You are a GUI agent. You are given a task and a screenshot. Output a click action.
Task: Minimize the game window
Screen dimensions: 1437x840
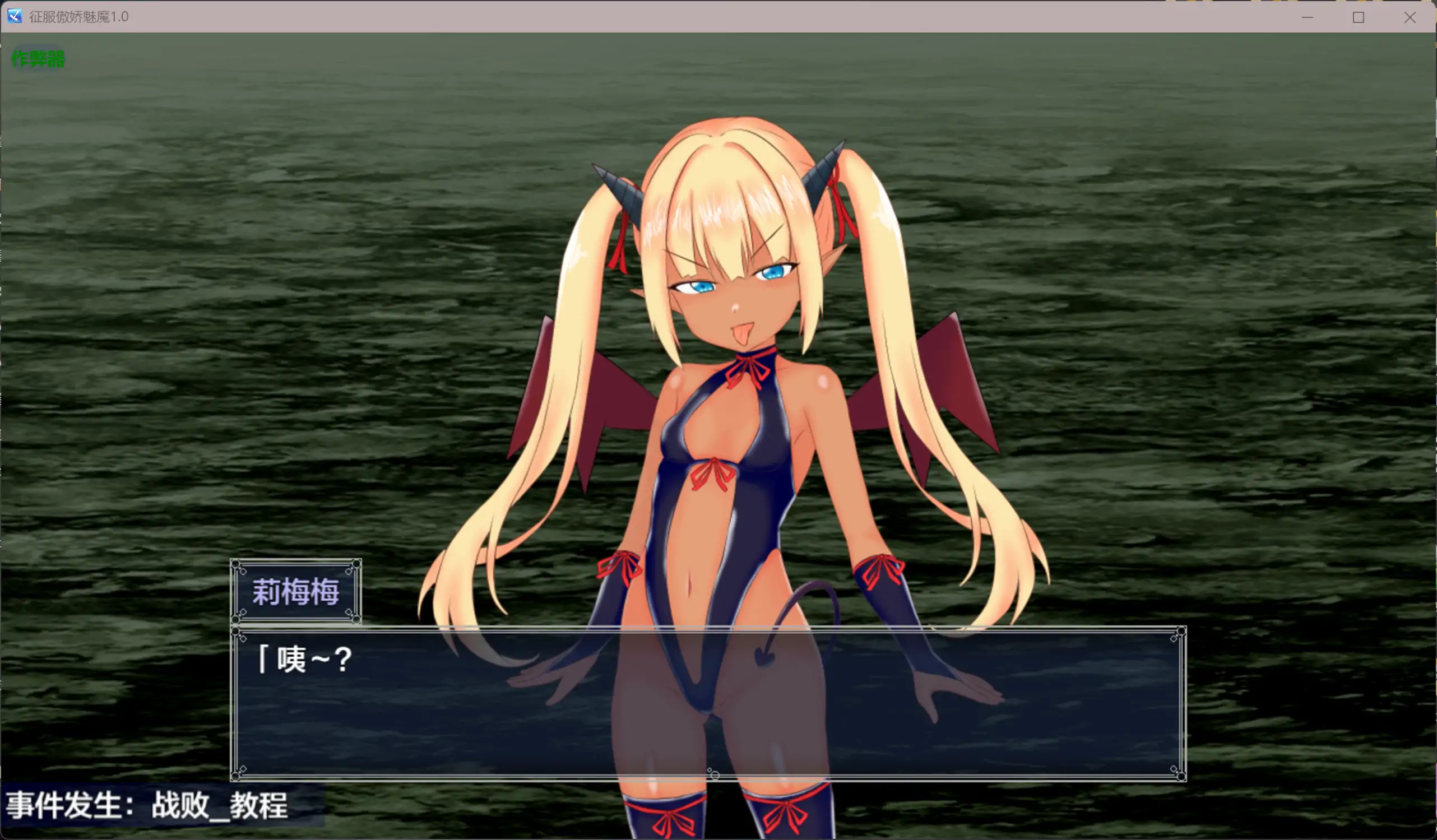coord(1308,17)
